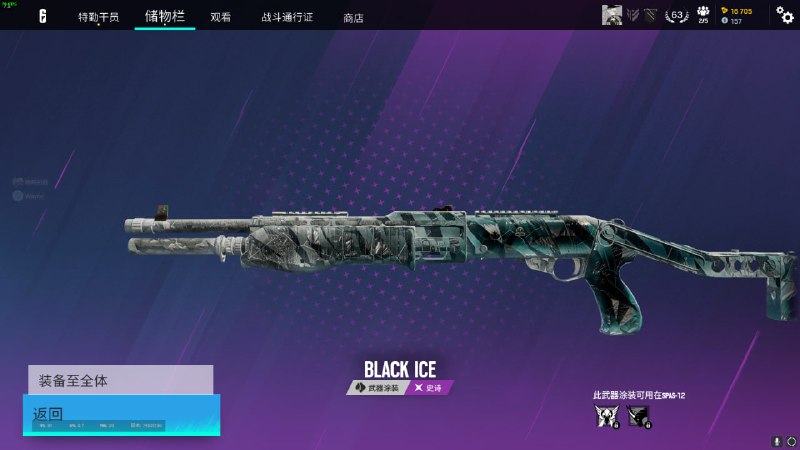
Task: Visit the 商店 (Shop) tab
Action: (353, 17)
